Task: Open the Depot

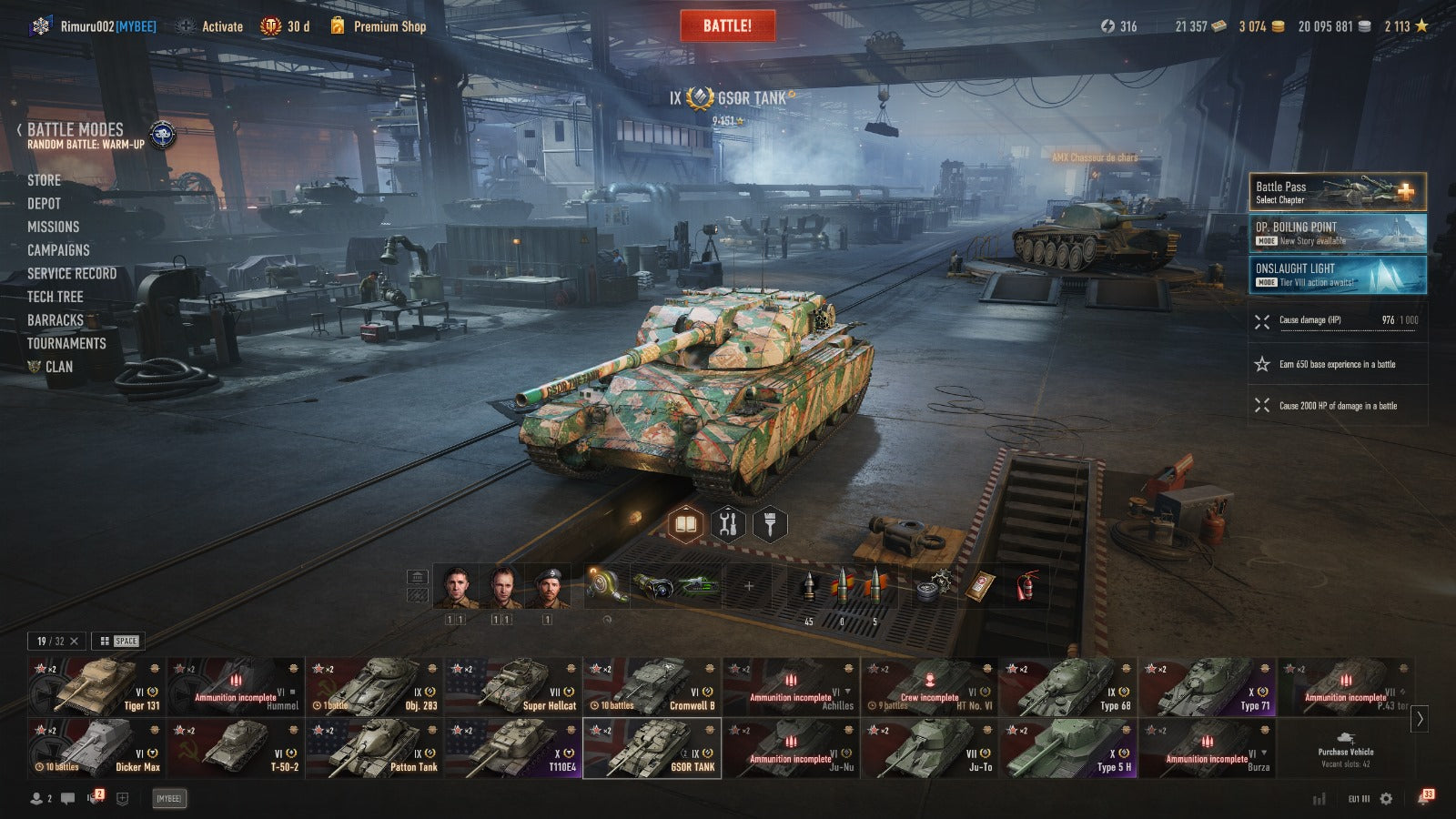Action: 44,204
